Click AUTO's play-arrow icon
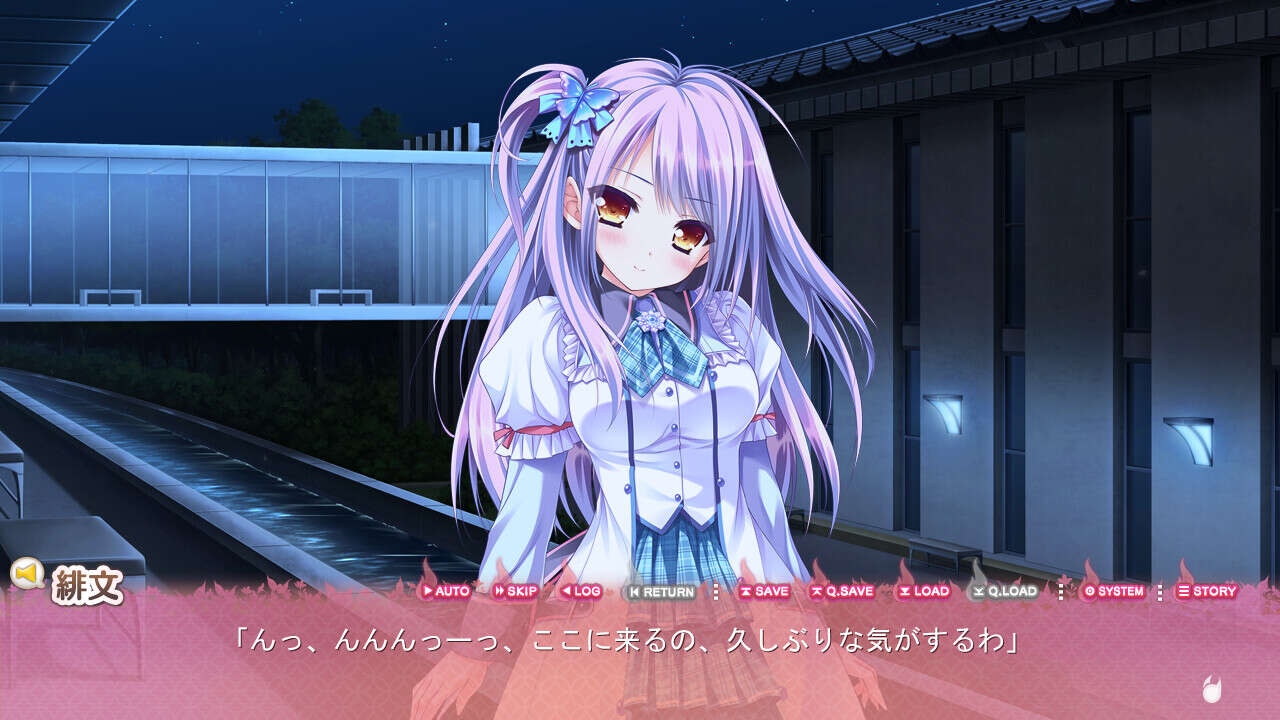The height and width of the screenshot is (720, 1280). [x=429, y=591]
